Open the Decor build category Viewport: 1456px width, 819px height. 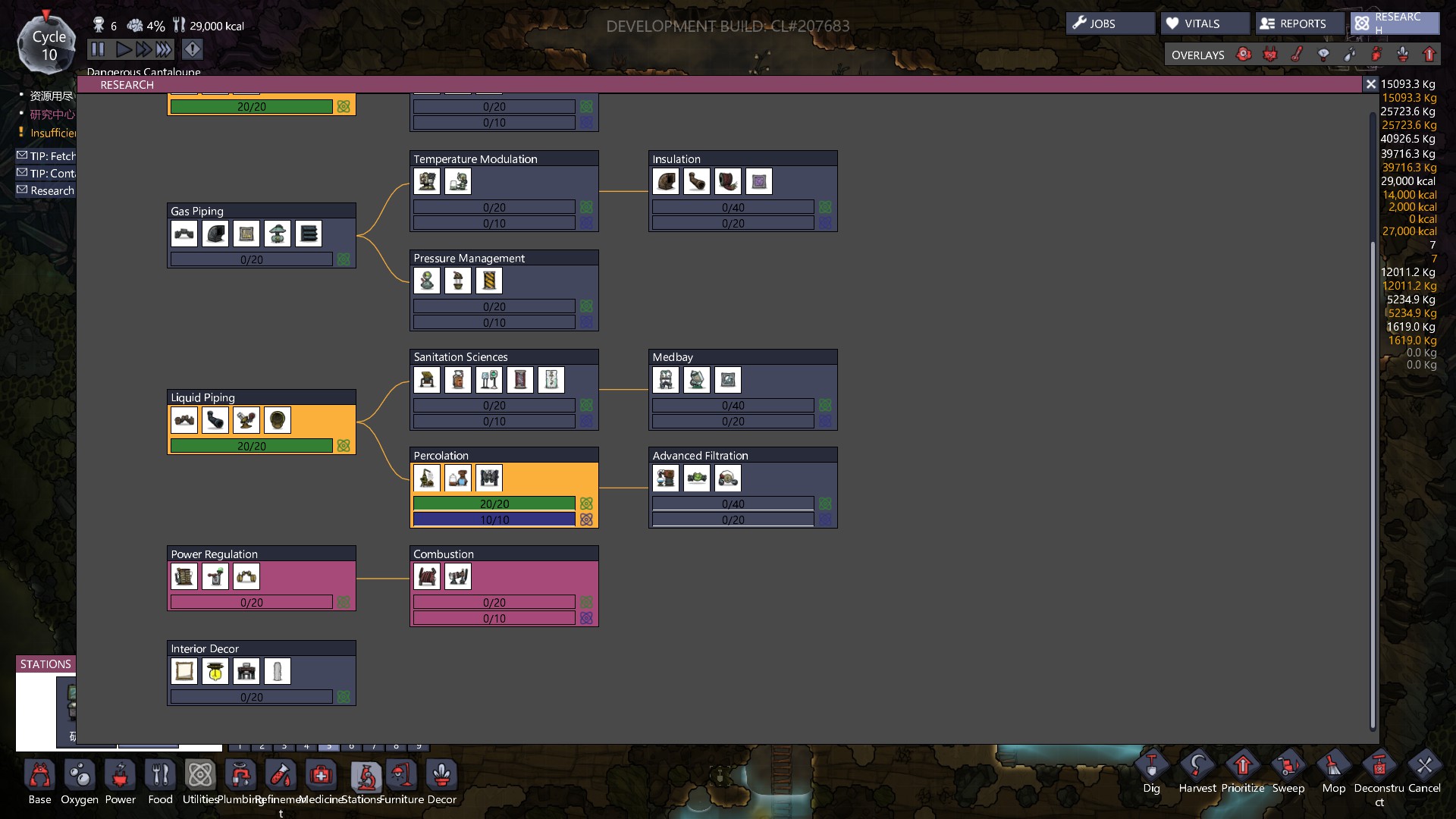pyautogui.click(x=441, y=776)
